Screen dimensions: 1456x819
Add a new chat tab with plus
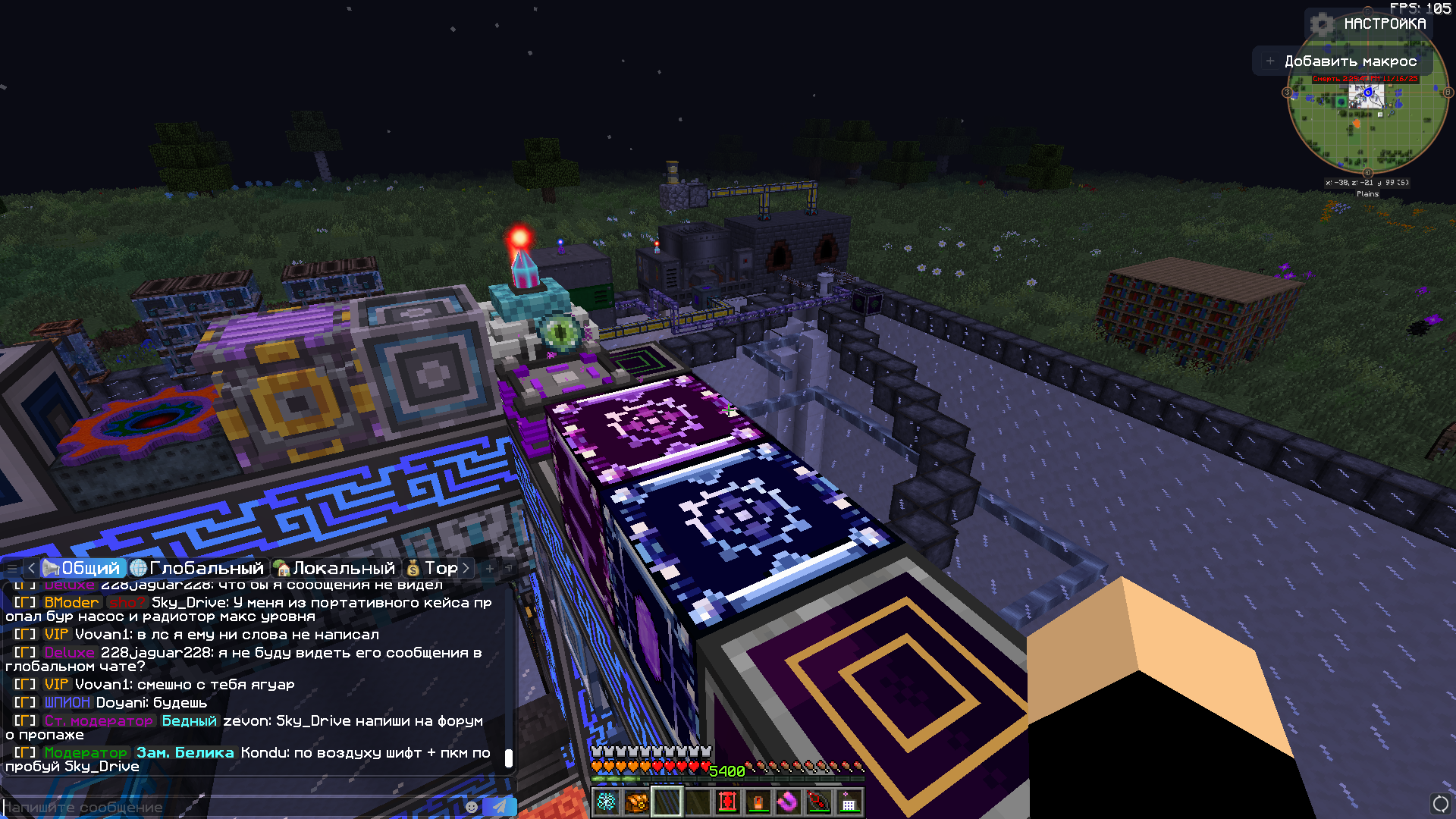[x=490, y=568]
